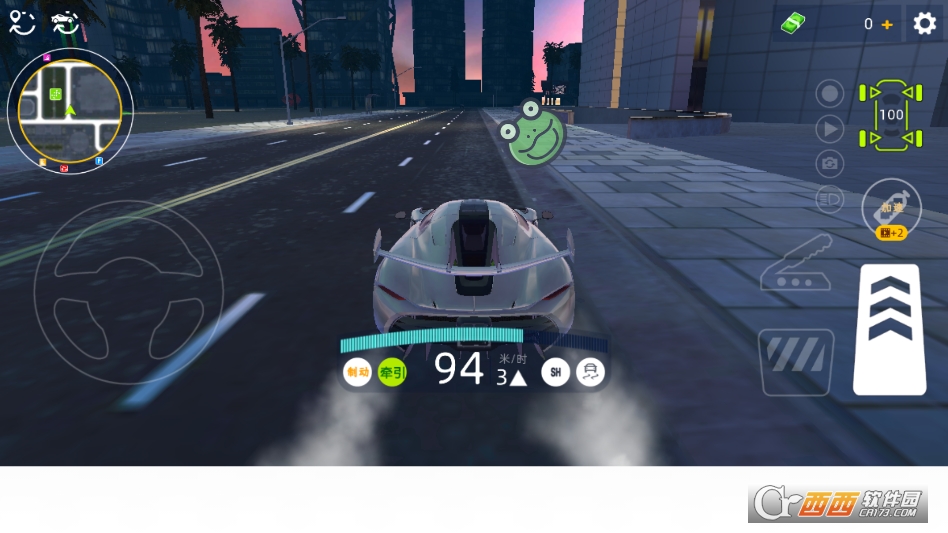Image resolution: width=948 pixels, height=533 pixels.
Task: Tap the reset position pin icon
Action: pos(20,23)
